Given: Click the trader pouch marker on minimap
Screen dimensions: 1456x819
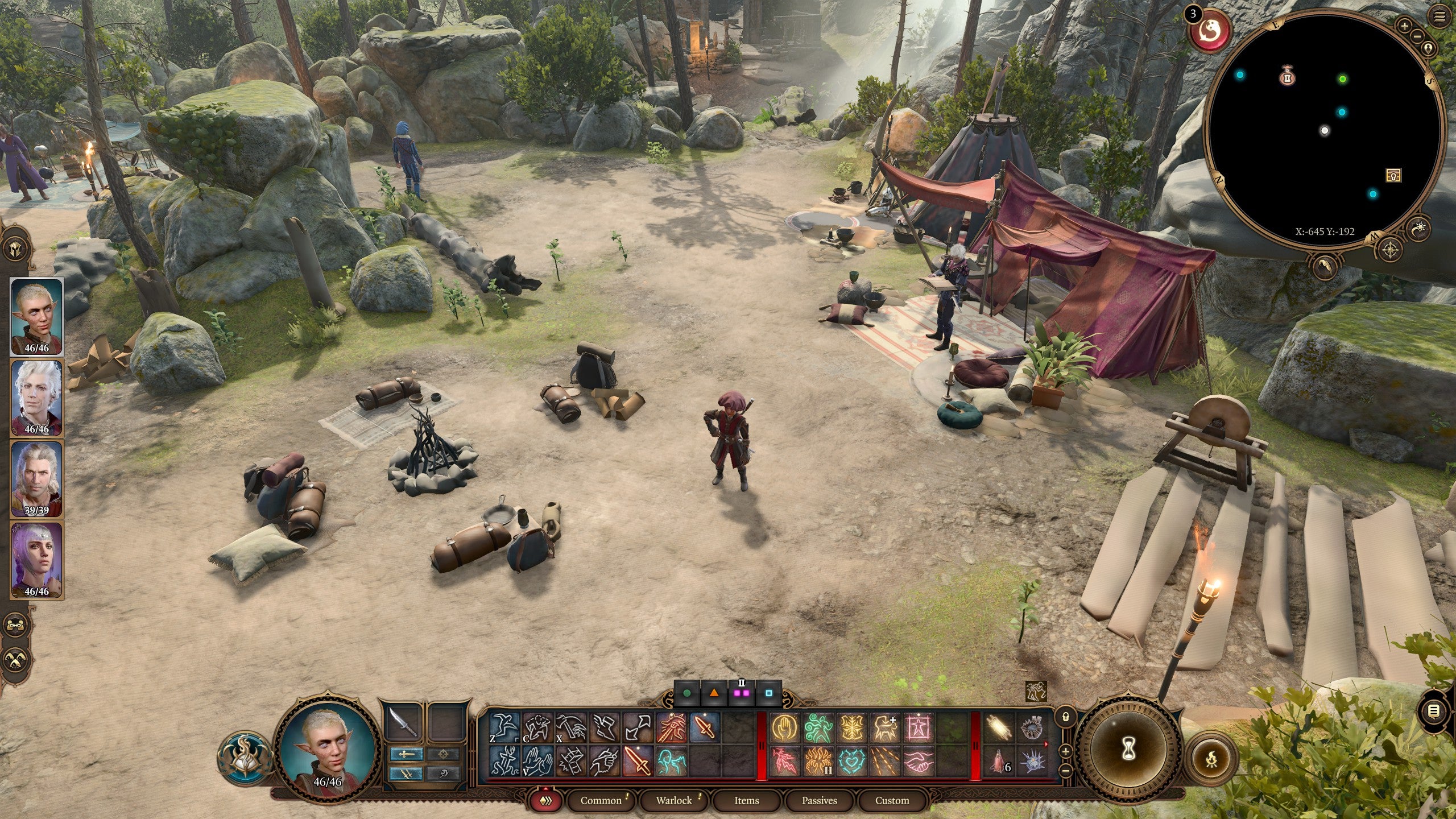Looking at the screenshot, I should 1287,76.
